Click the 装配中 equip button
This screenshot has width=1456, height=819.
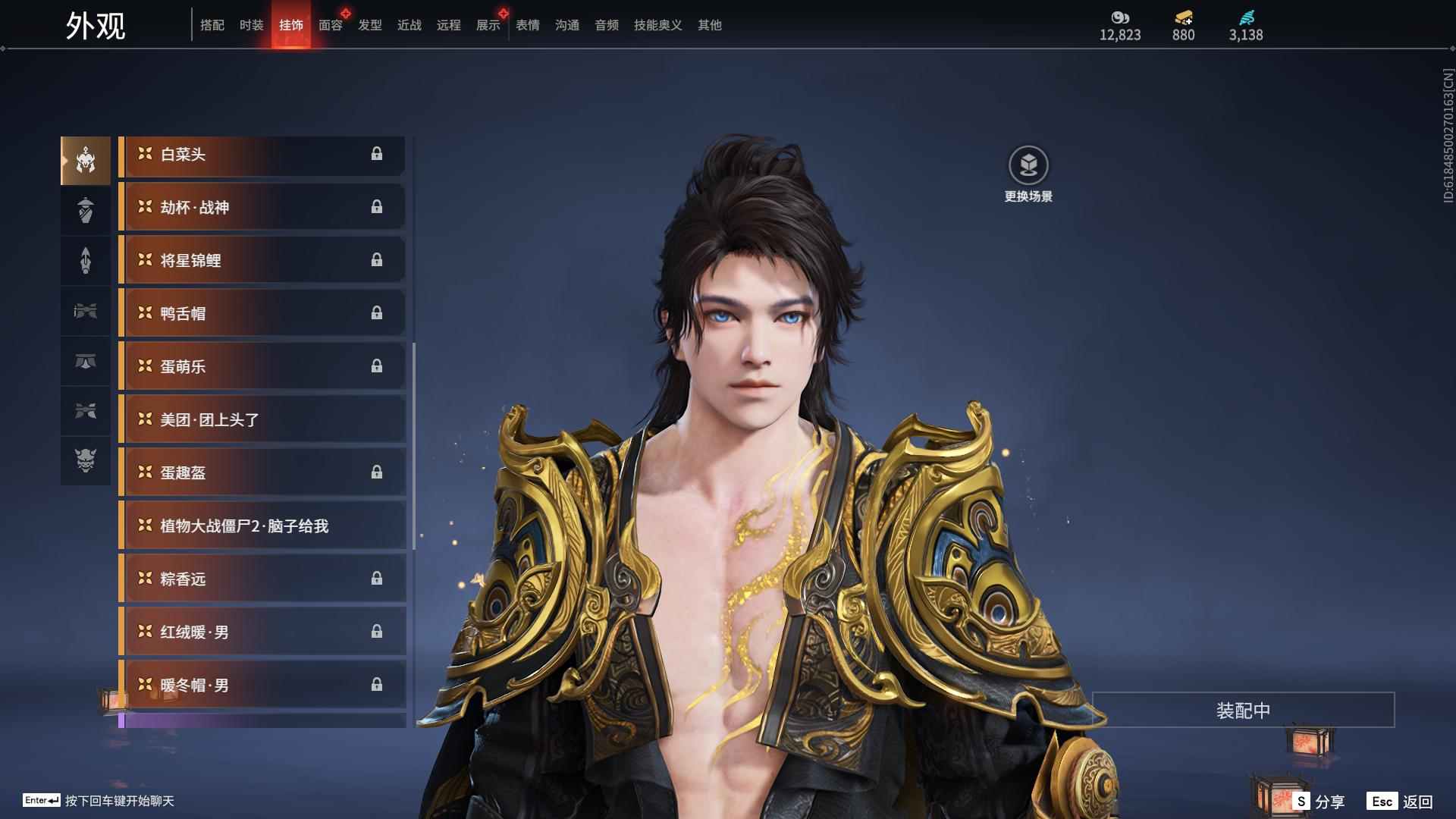pos(1243,711)
